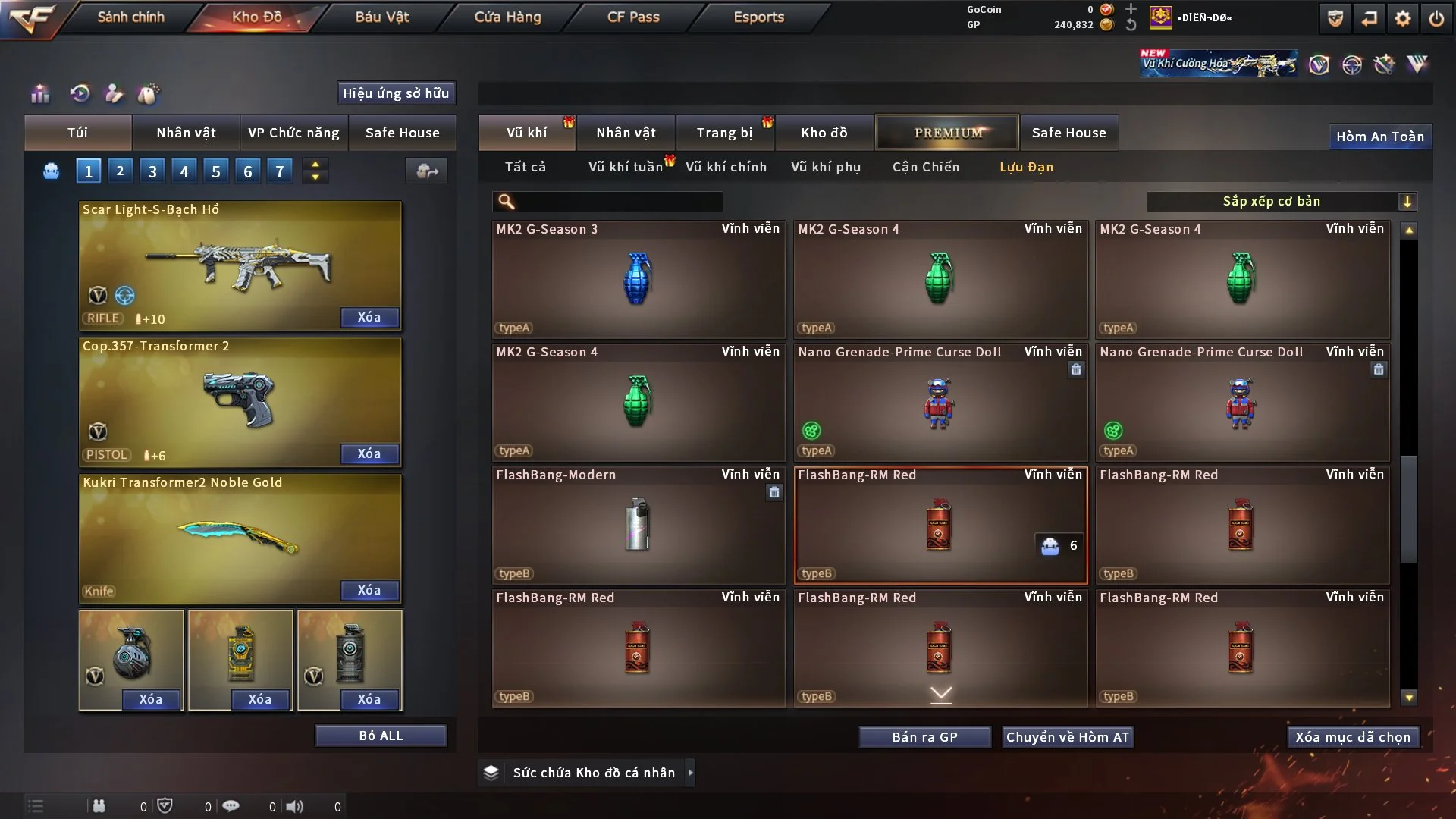Expand Sức chứa Kho đồ cá nhân
Image resolution: width=1456 pixels, height=819 pixels.
pos(689,773)
